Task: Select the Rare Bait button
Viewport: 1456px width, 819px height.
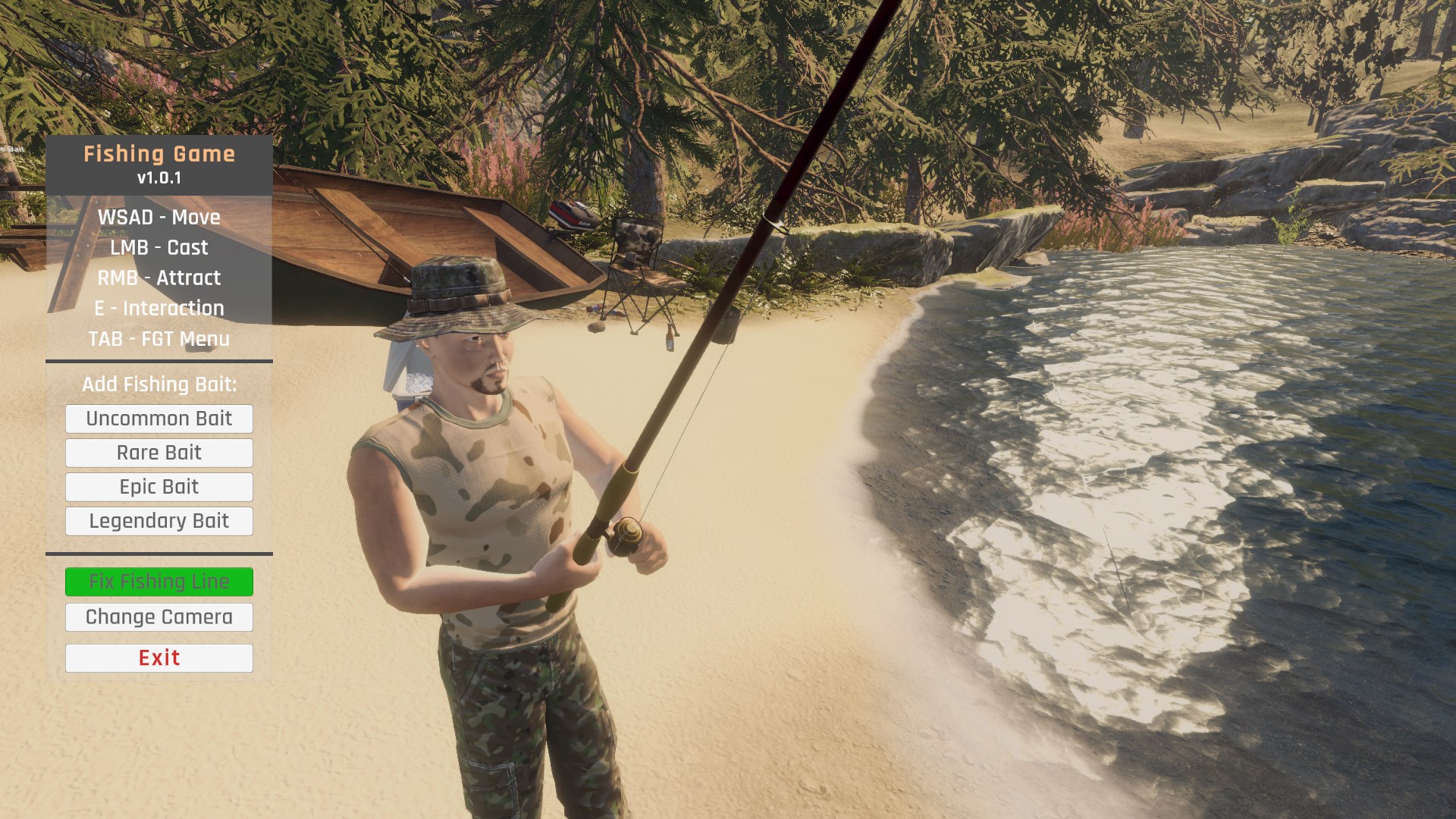Action: 159,453
